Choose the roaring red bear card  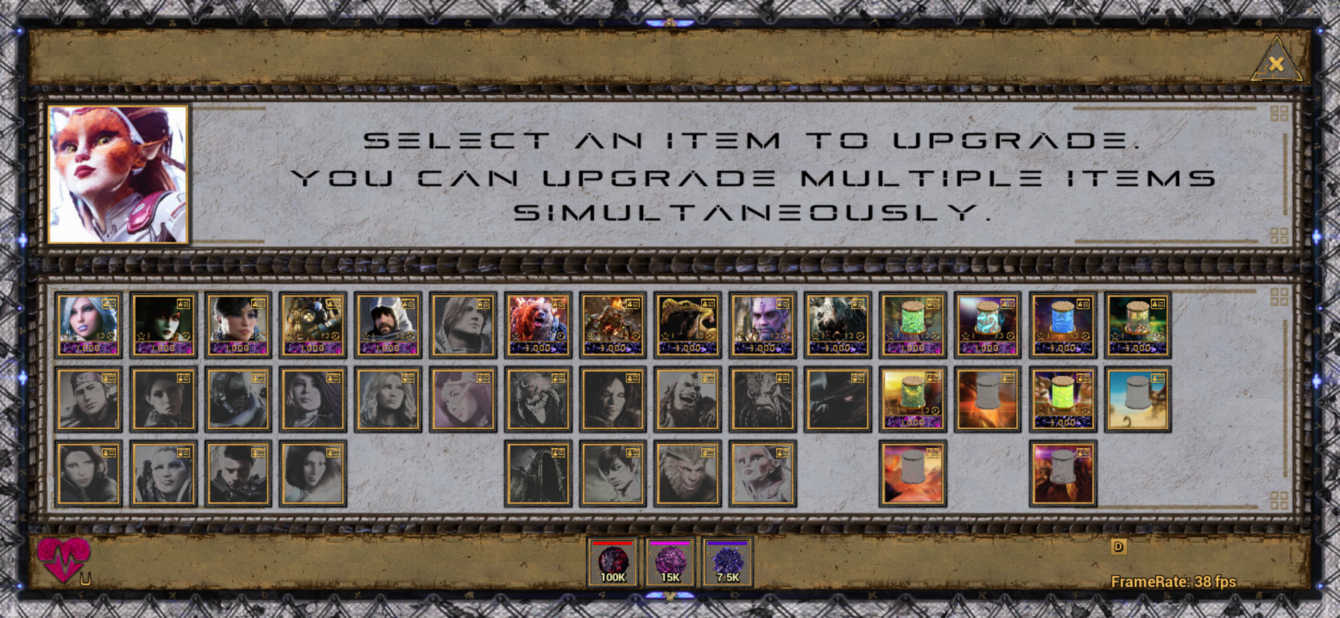(x=538, y=324)
